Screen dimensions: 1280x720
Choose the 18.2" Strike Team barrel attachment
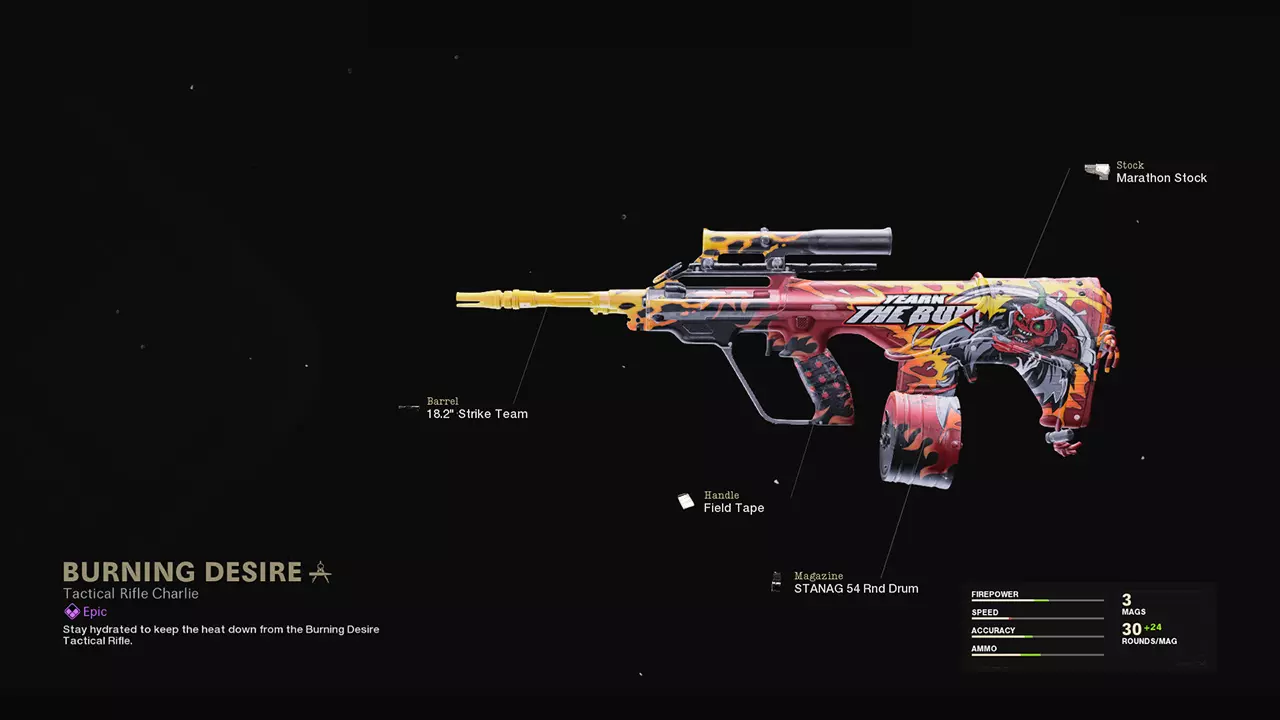[477, 414]
